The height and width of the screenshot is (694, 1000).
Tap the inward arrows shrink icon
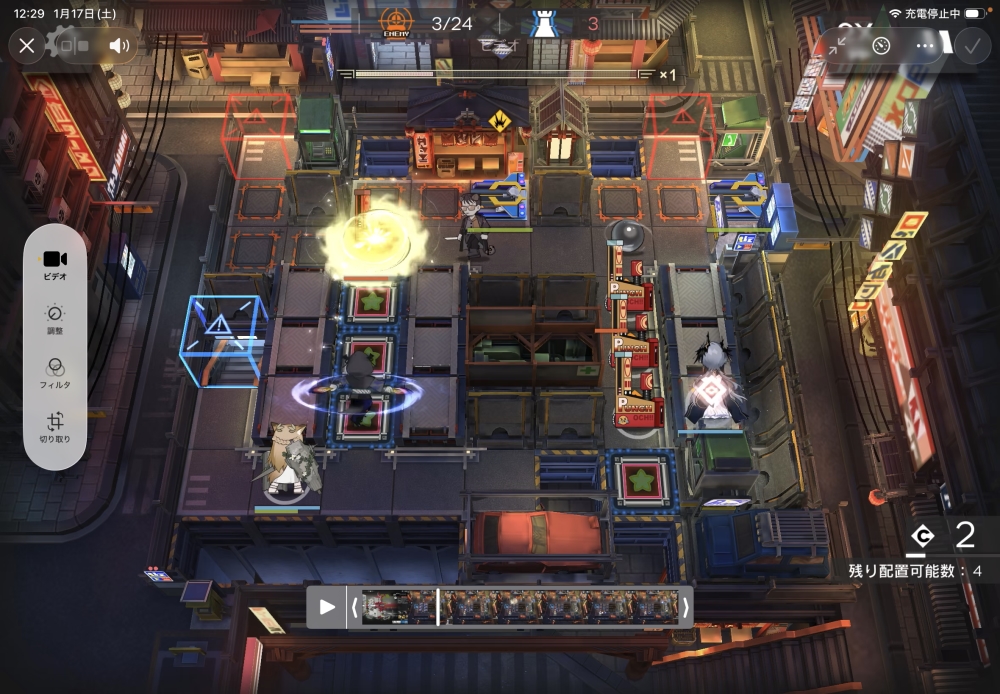(837, 45)
